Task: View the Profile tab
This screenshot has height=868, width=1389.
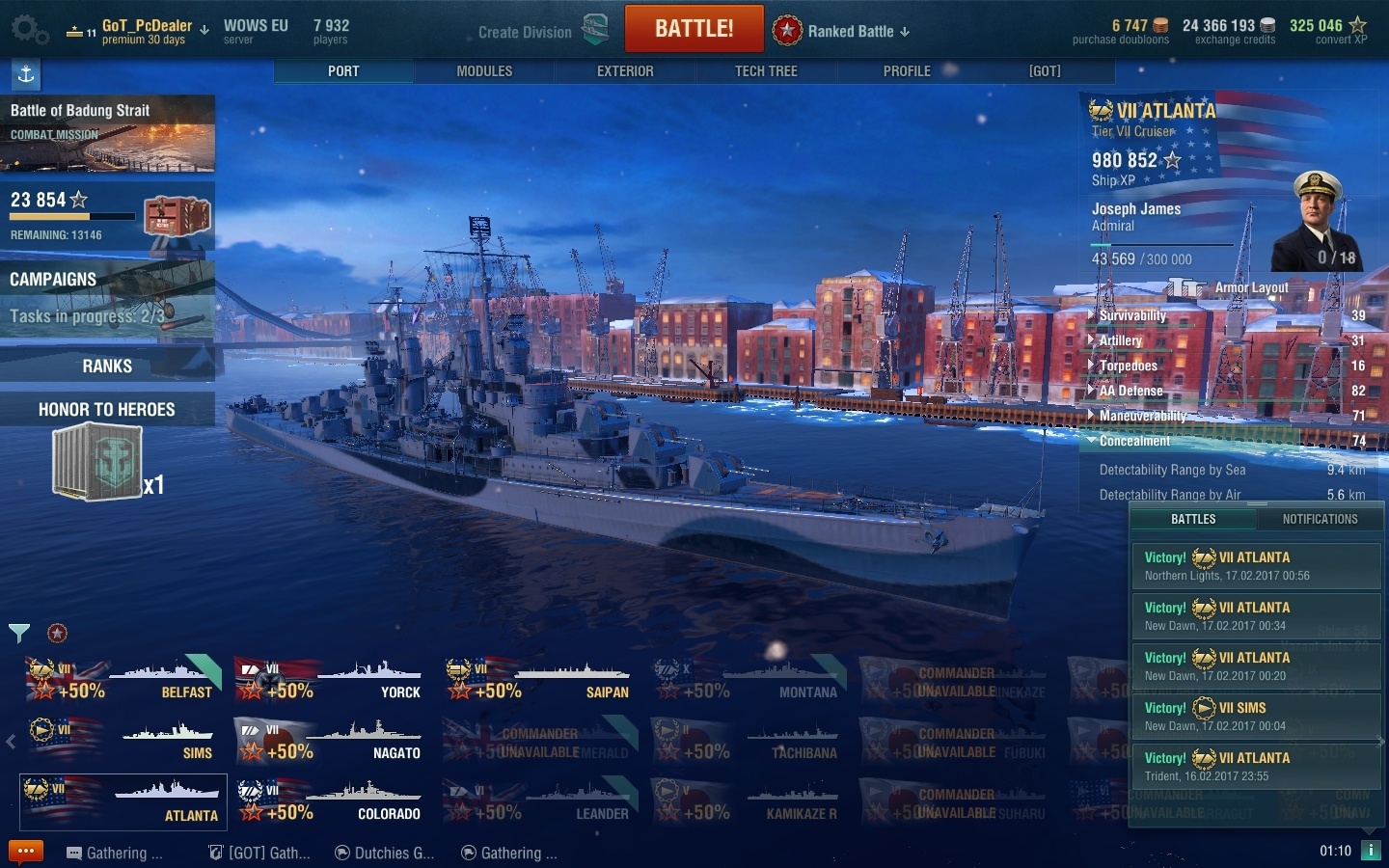Action: click(x=907, y=71)
